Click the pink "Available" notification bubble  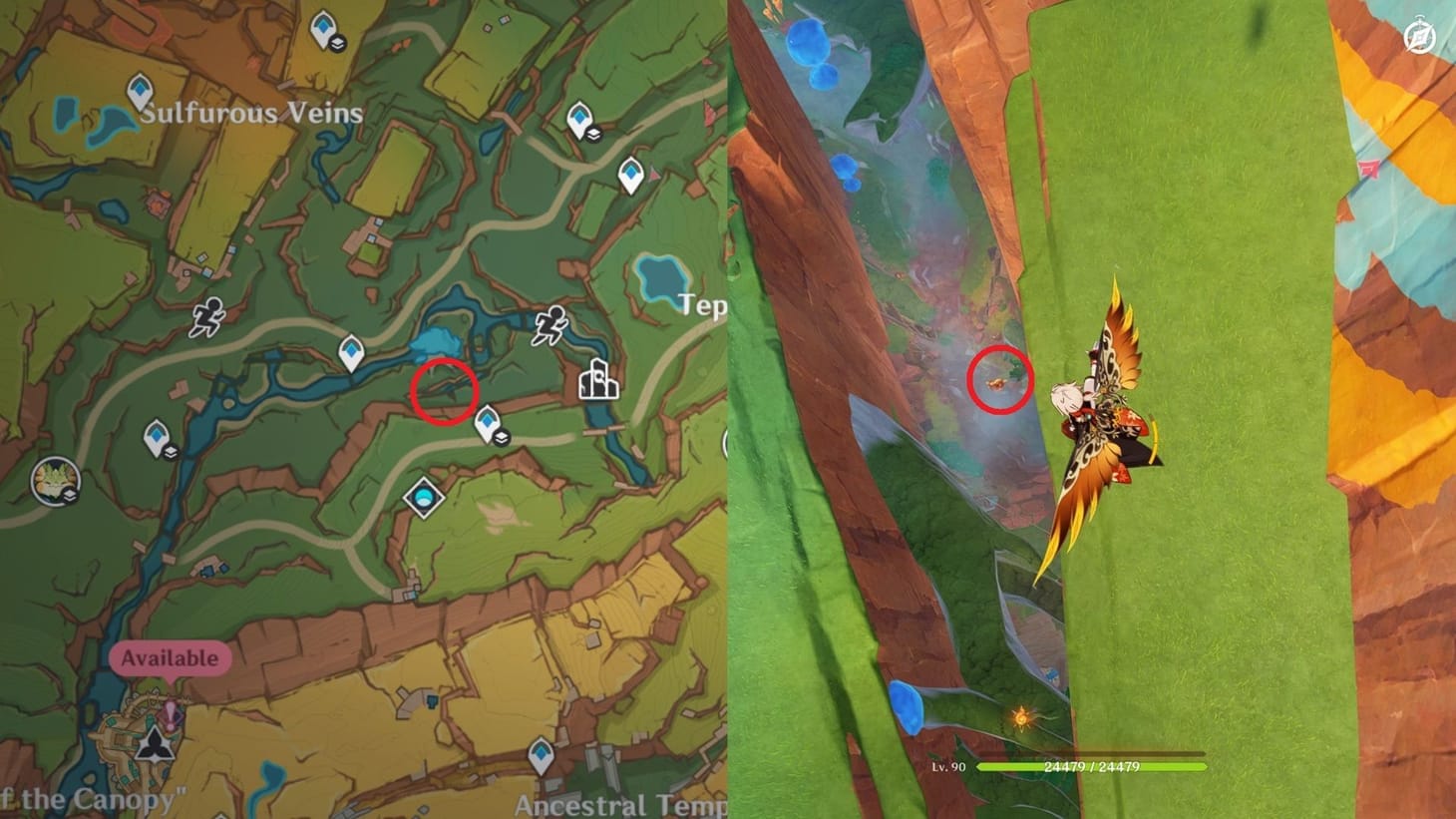(x=170, y=657)
